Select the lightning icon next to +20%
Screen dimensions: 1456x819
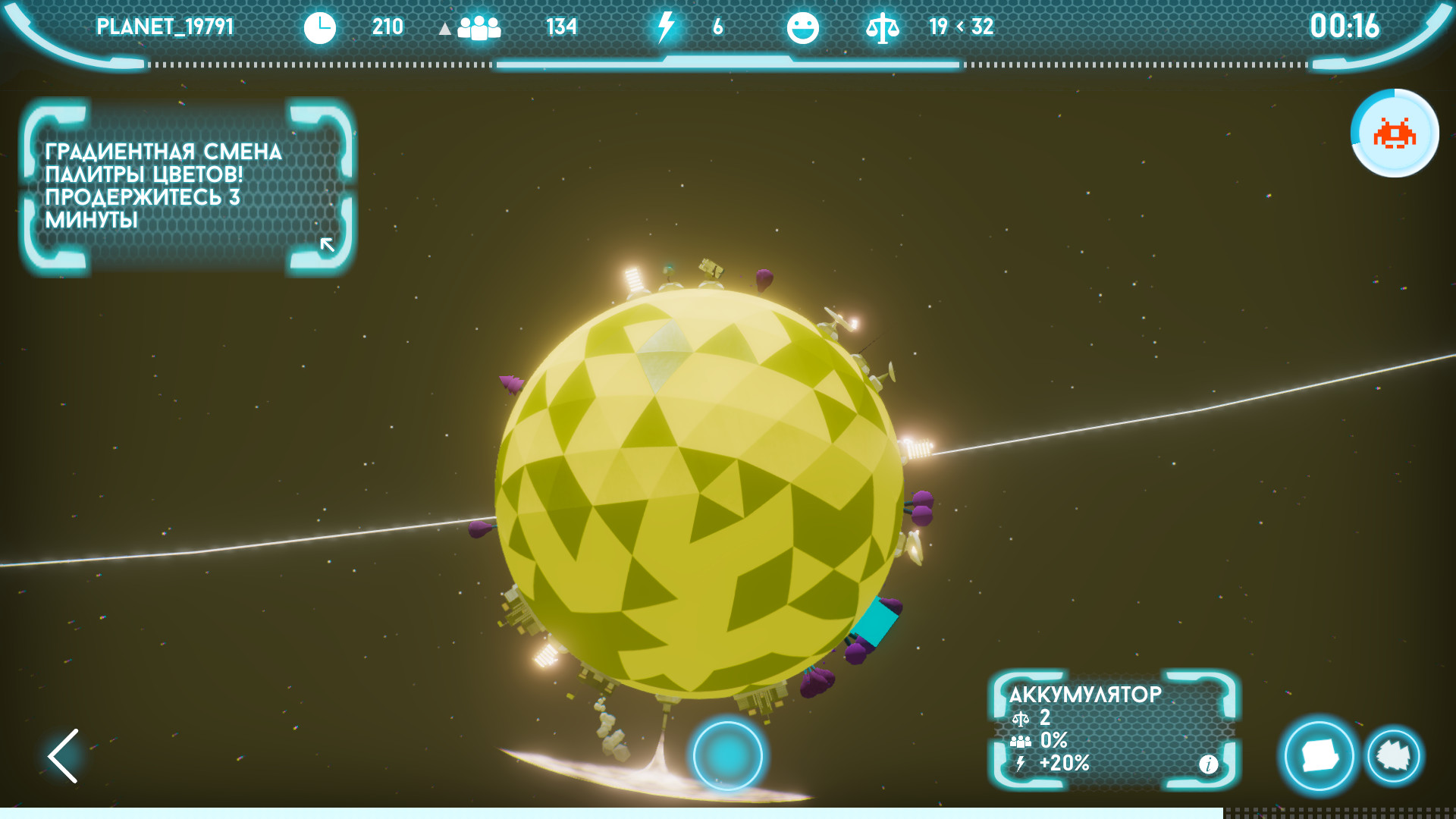1021,764
